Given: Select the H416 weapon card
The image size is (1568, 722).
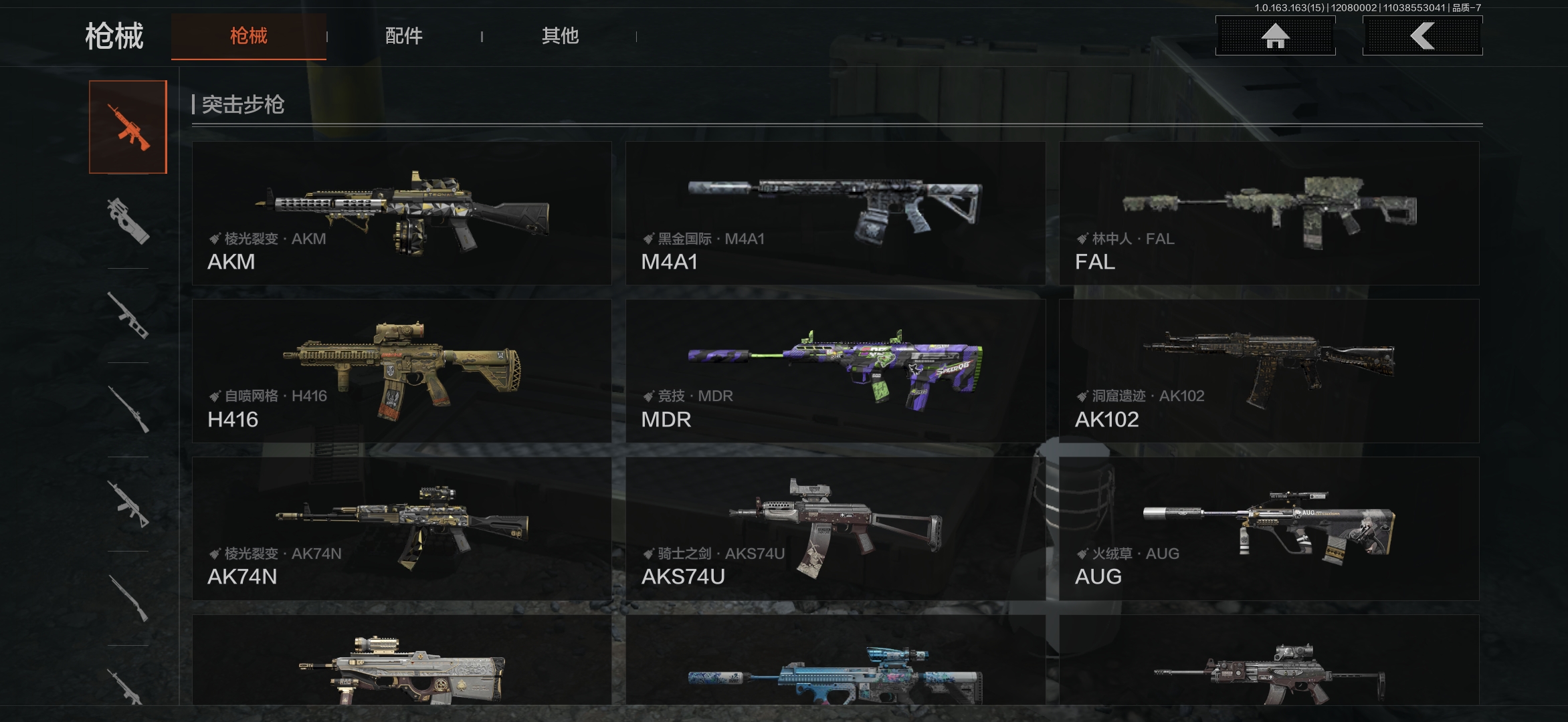Looking at the screenshot, I should pos(401,370).
